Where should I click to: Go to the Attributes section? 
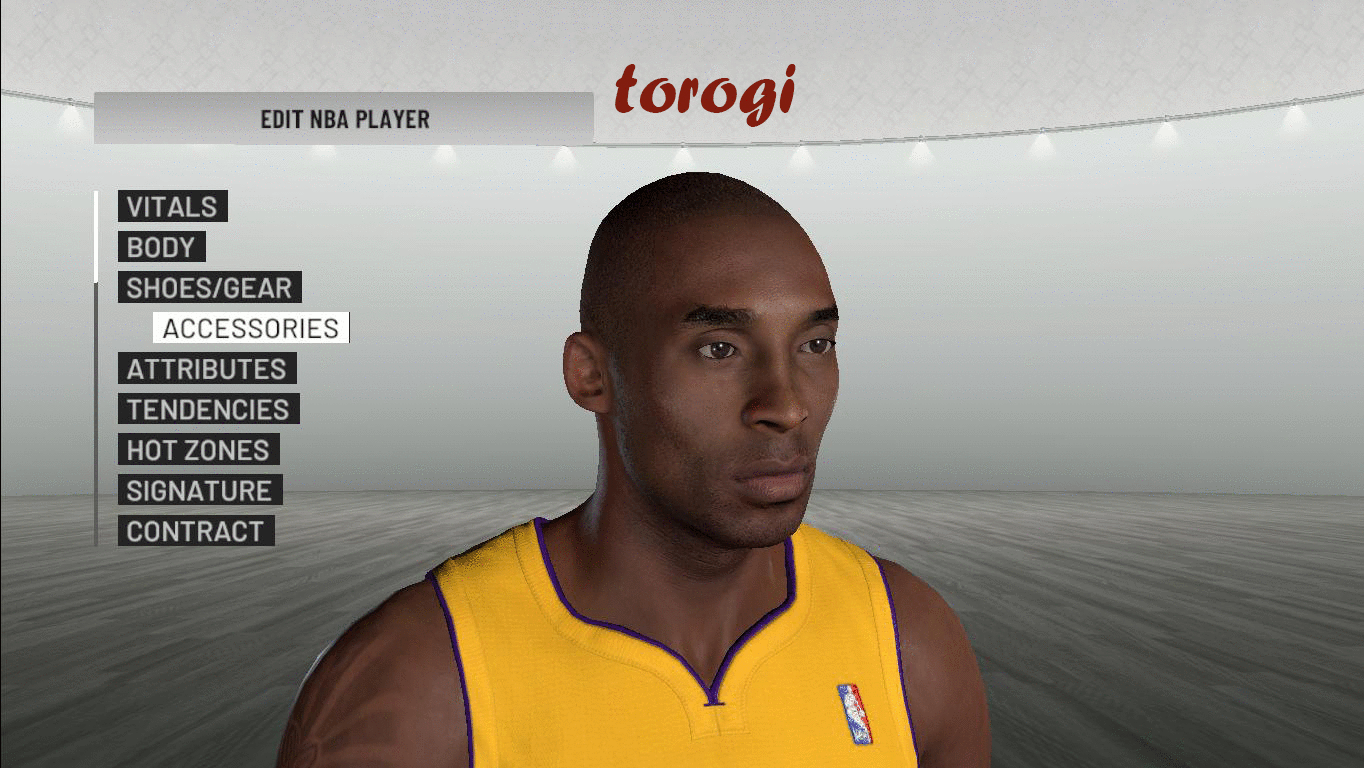point(206,369)
